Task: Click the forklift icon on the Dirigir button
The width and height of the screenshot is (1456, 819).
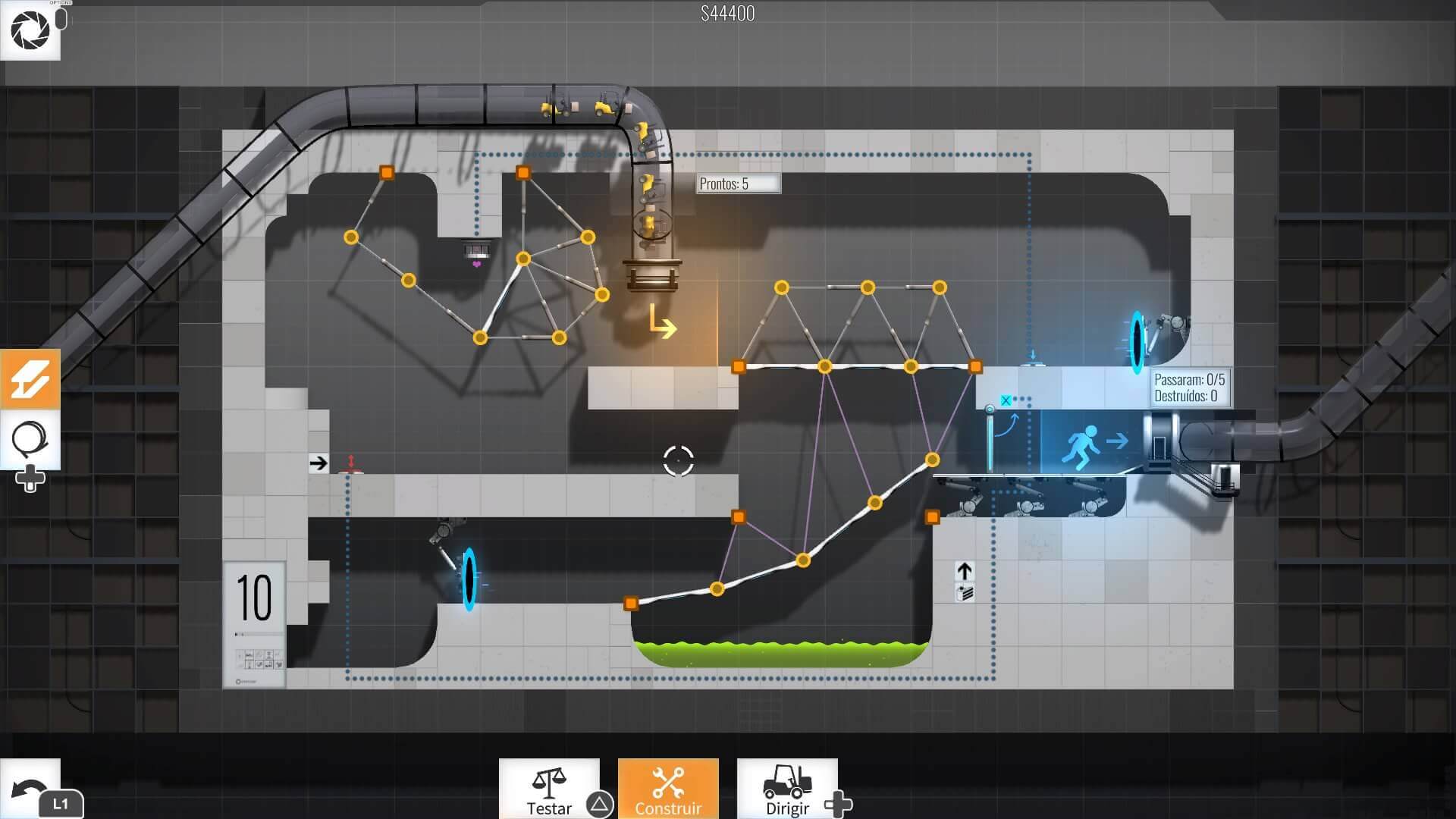Action: 789,781
